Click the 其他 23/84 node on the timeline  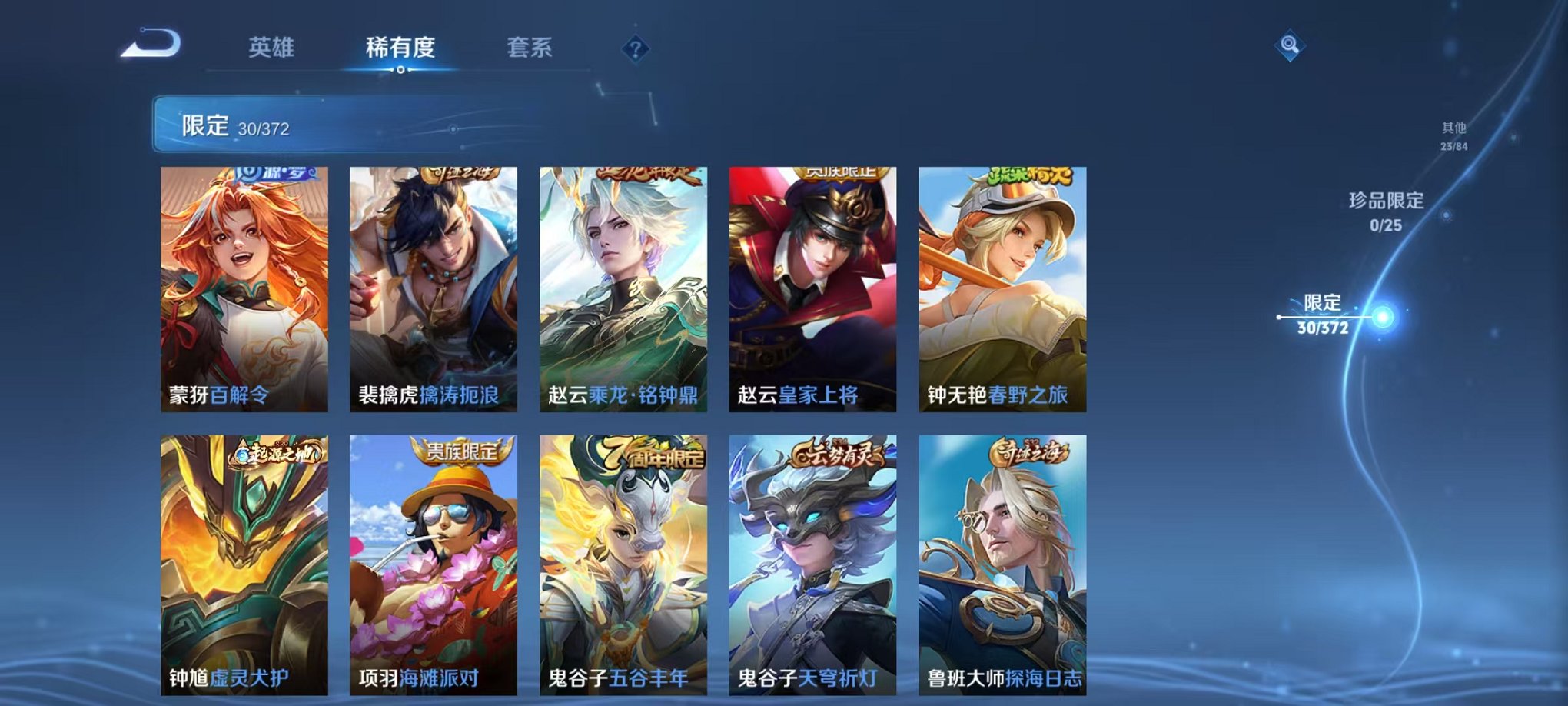pos(1456,138)
